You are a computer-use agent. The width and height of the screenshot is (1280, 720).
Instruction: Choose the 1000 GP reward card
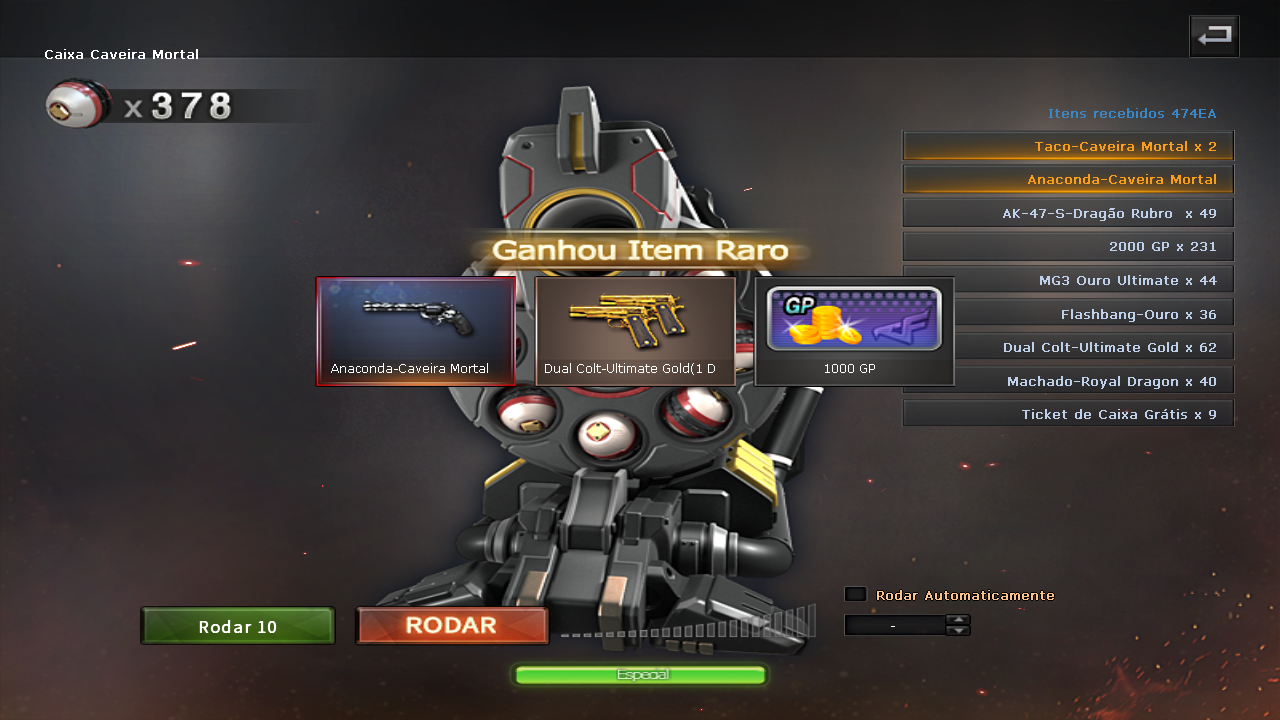854,331
